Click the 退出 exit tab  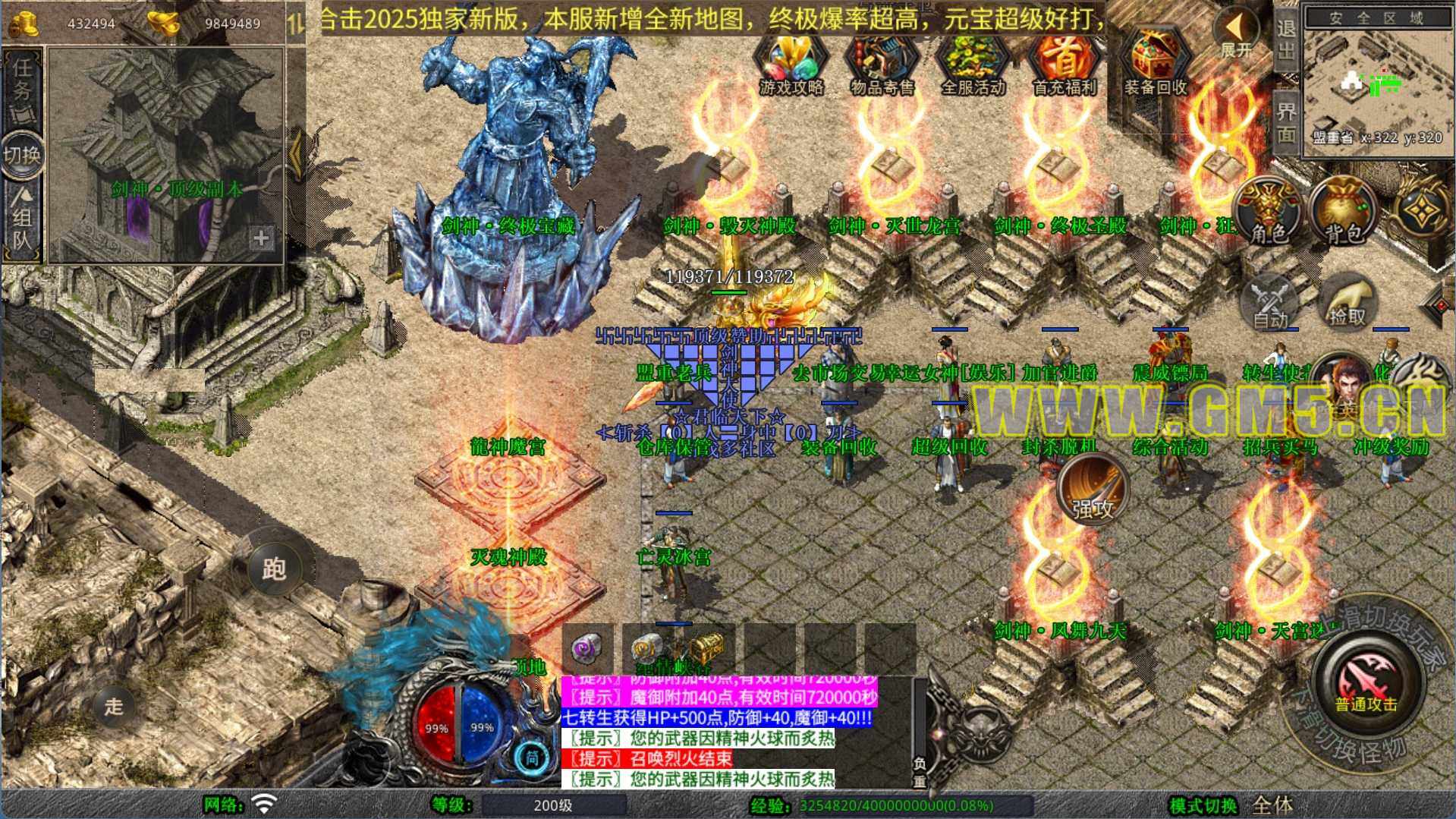coord(1286,39)
